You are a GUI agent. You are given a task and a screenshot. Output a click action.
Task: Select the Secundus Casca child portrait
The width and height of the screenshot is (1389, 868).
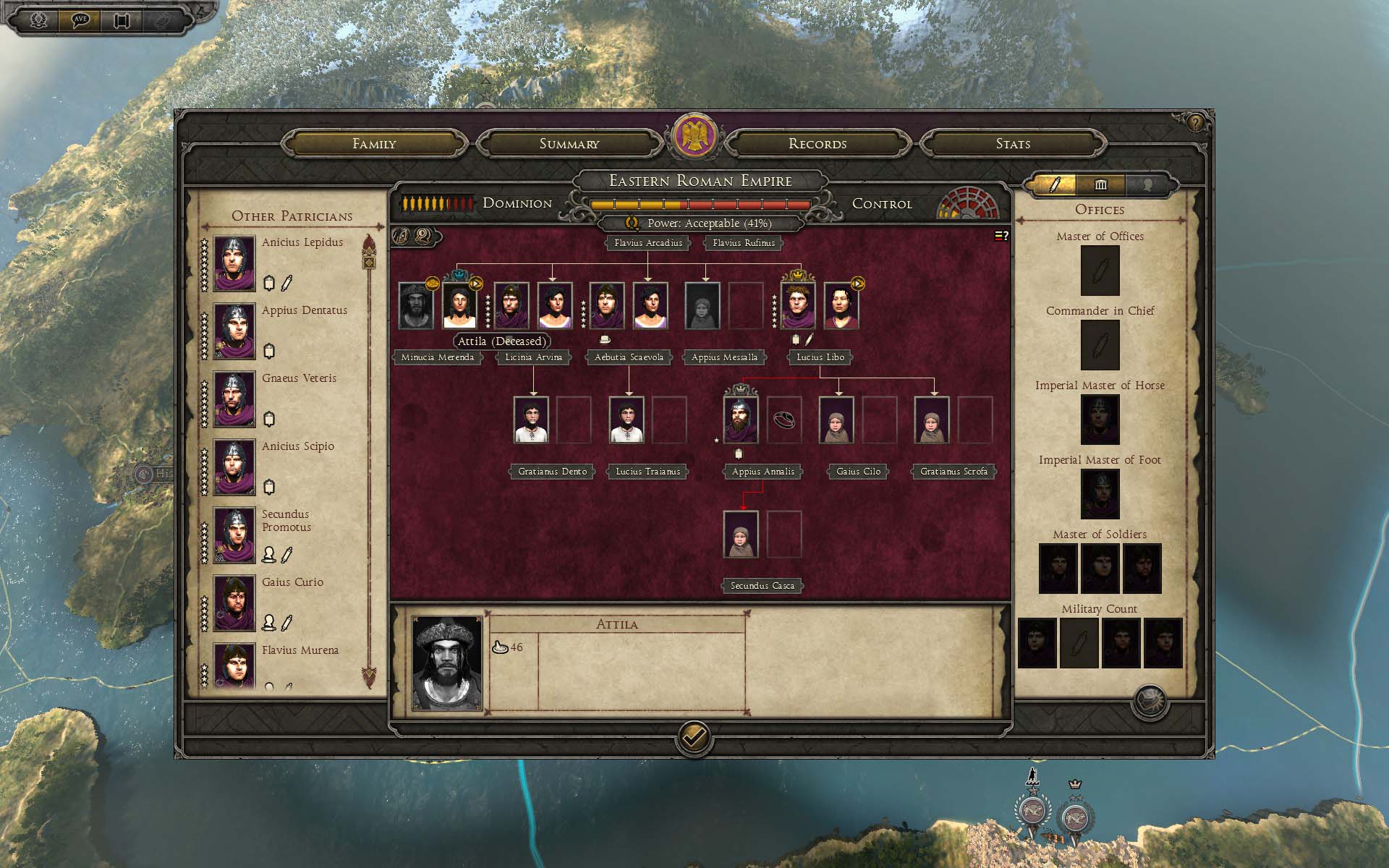tap(741, 535)
